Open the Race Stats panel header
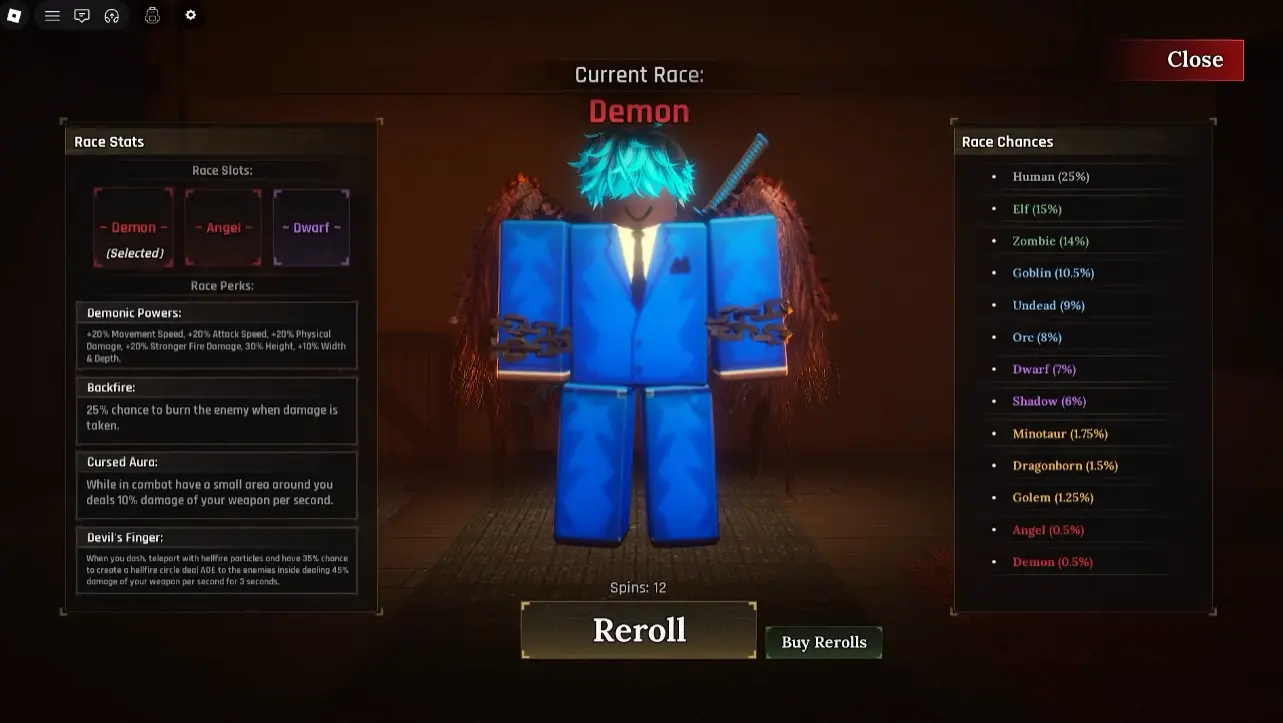The width and height of the screenshot is (1283, 723). coord(109,141)
